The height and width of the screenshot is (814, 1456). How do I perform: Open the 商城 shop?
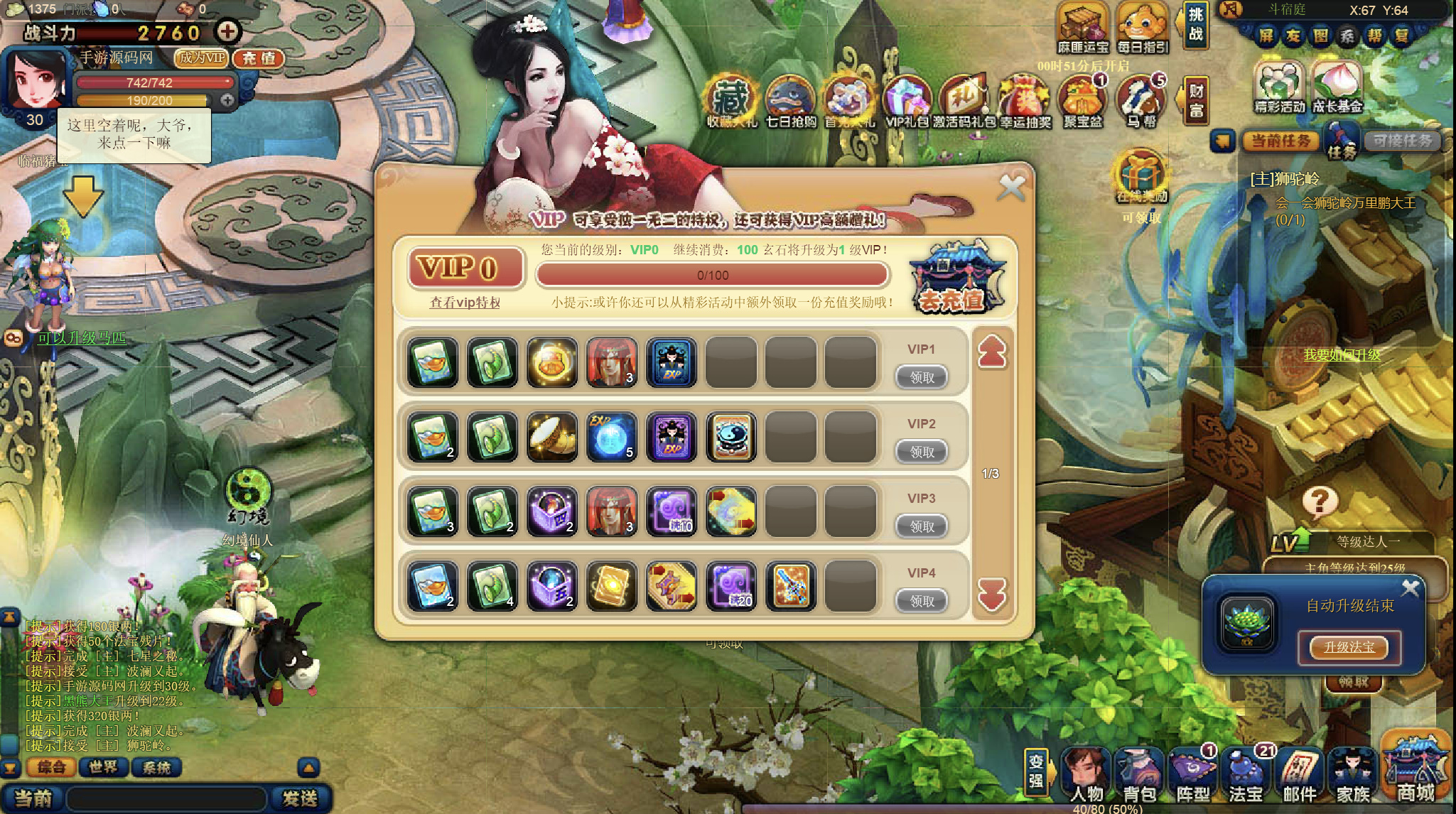pyautogui.click(x=1415, y=773)
